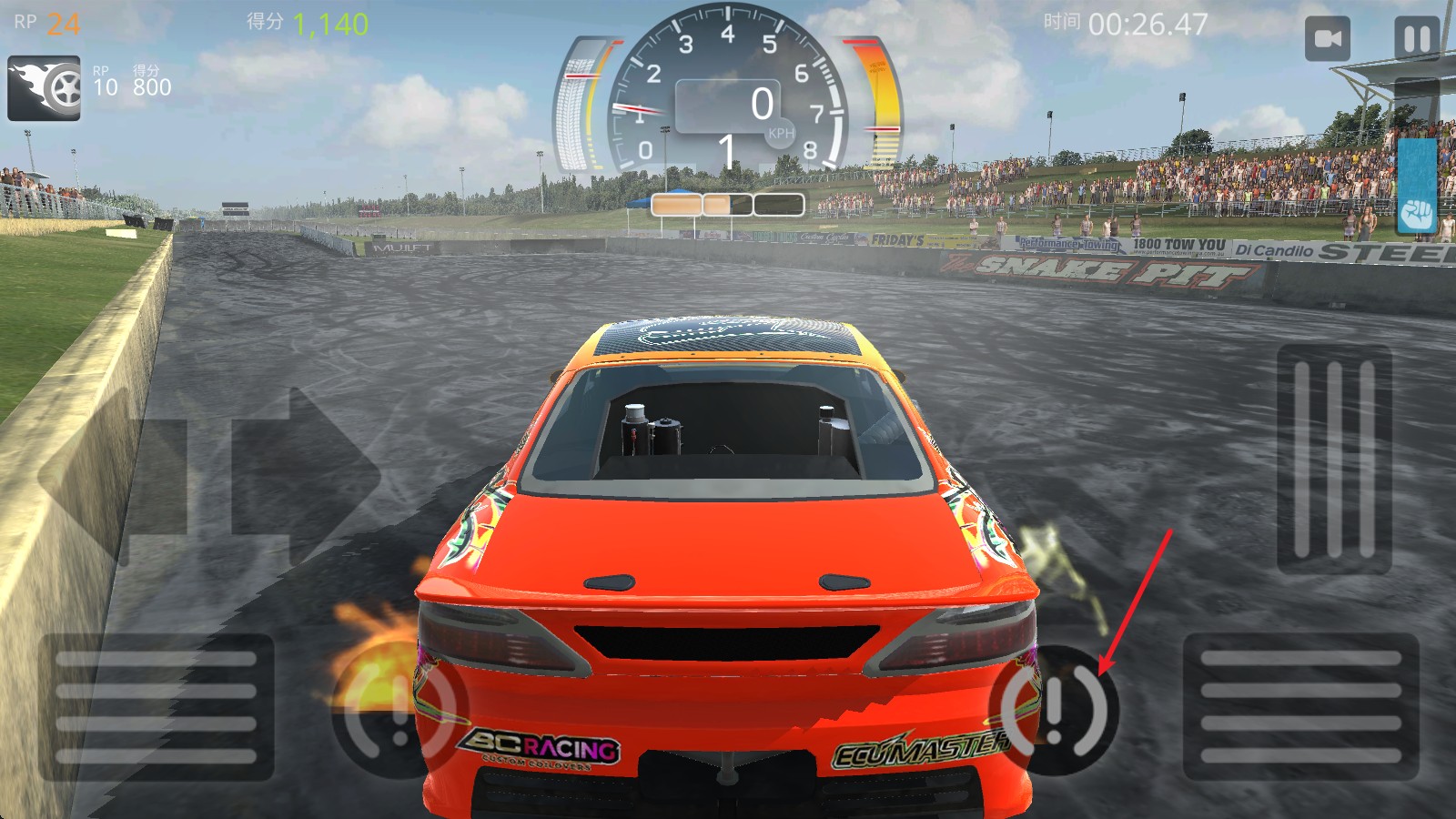The width and height of the screenshot is (1456, 819).
Task: Select the flaming tire burnout icon
Action: click(44, 88)
